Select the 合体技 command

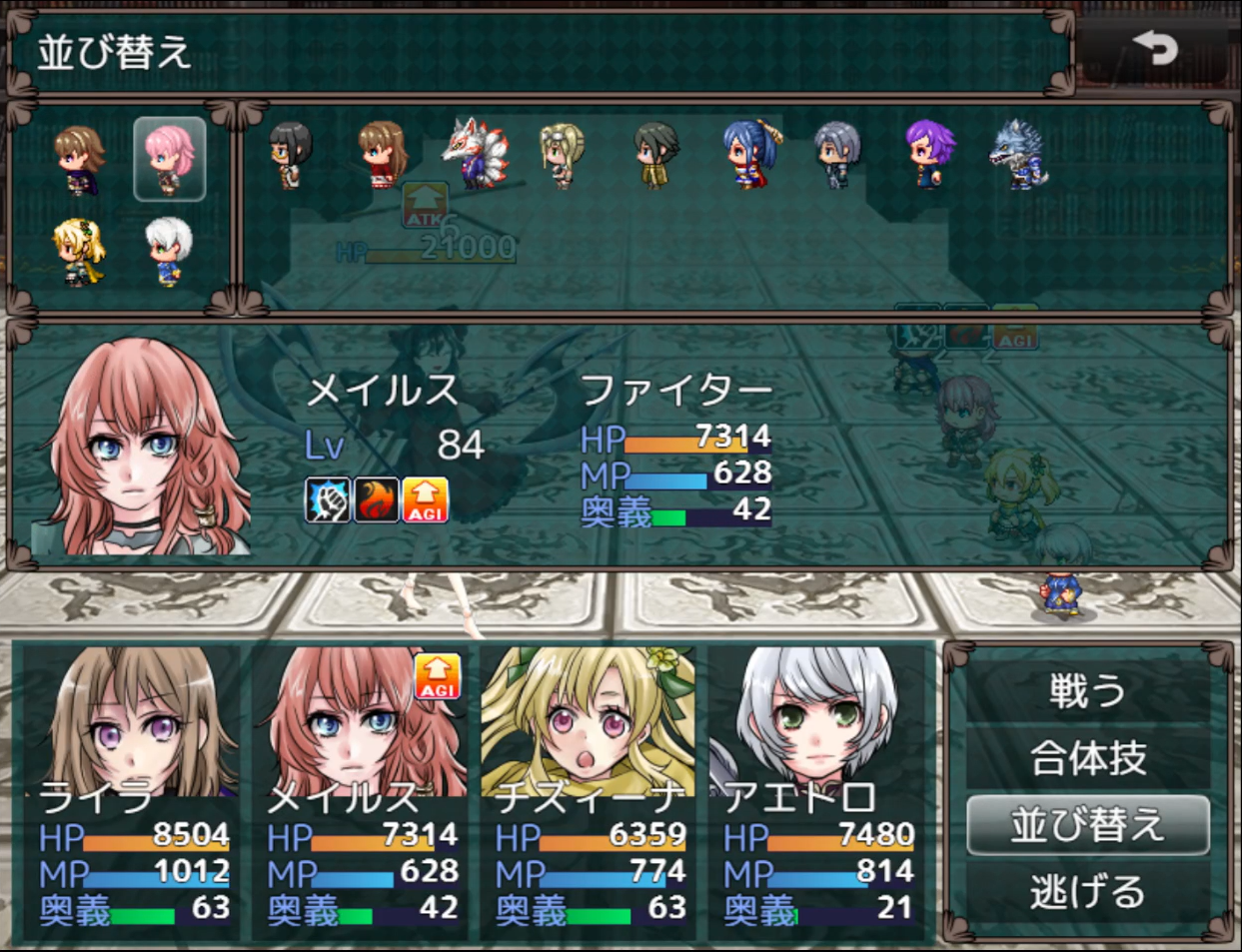[1087, 758]
